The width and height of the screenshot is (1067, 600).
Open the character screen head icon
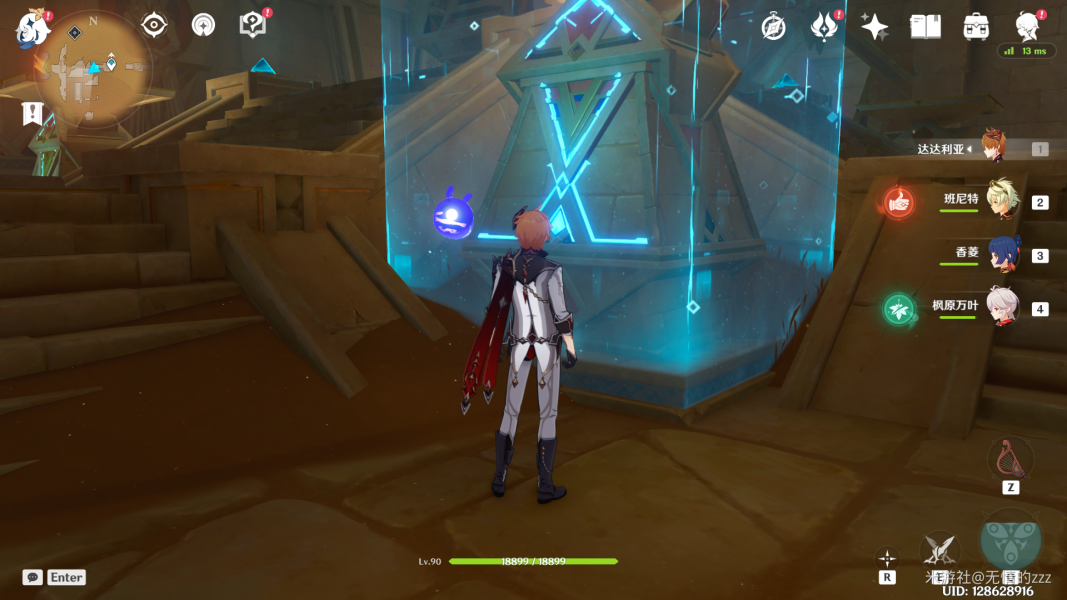tap(1027, 25)
